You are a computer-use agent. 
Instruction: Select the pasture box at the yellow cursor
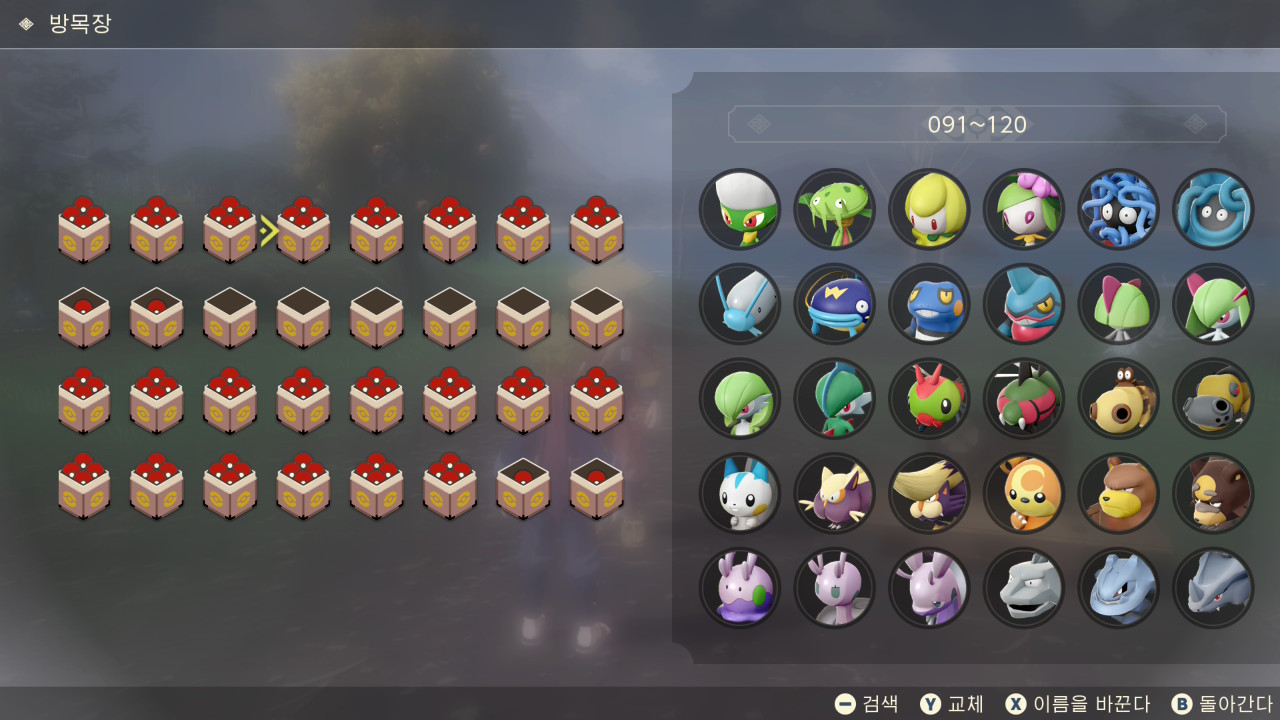[303, 231]
